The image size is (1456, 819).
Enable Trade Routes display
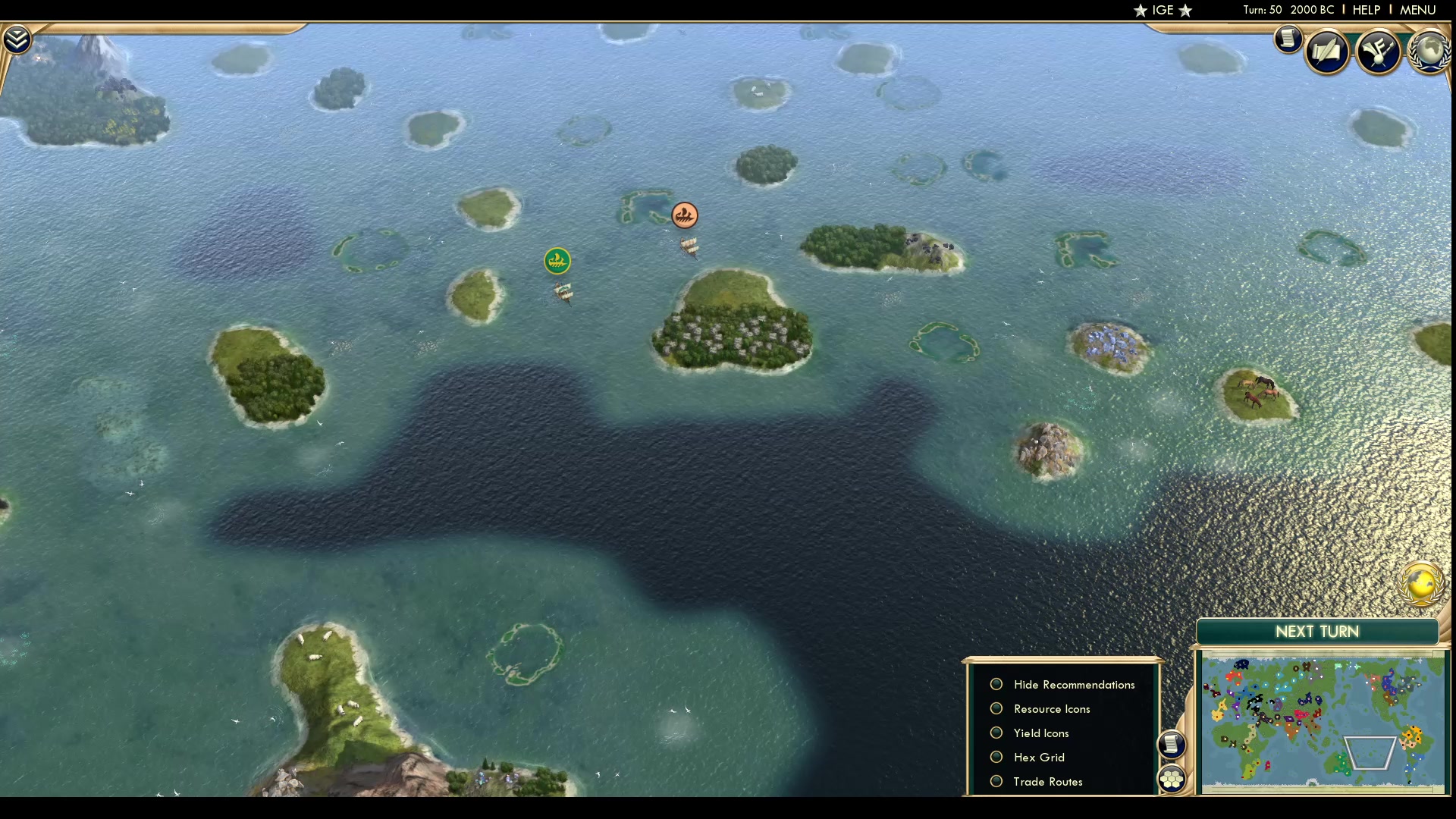(x=996, y=781)
